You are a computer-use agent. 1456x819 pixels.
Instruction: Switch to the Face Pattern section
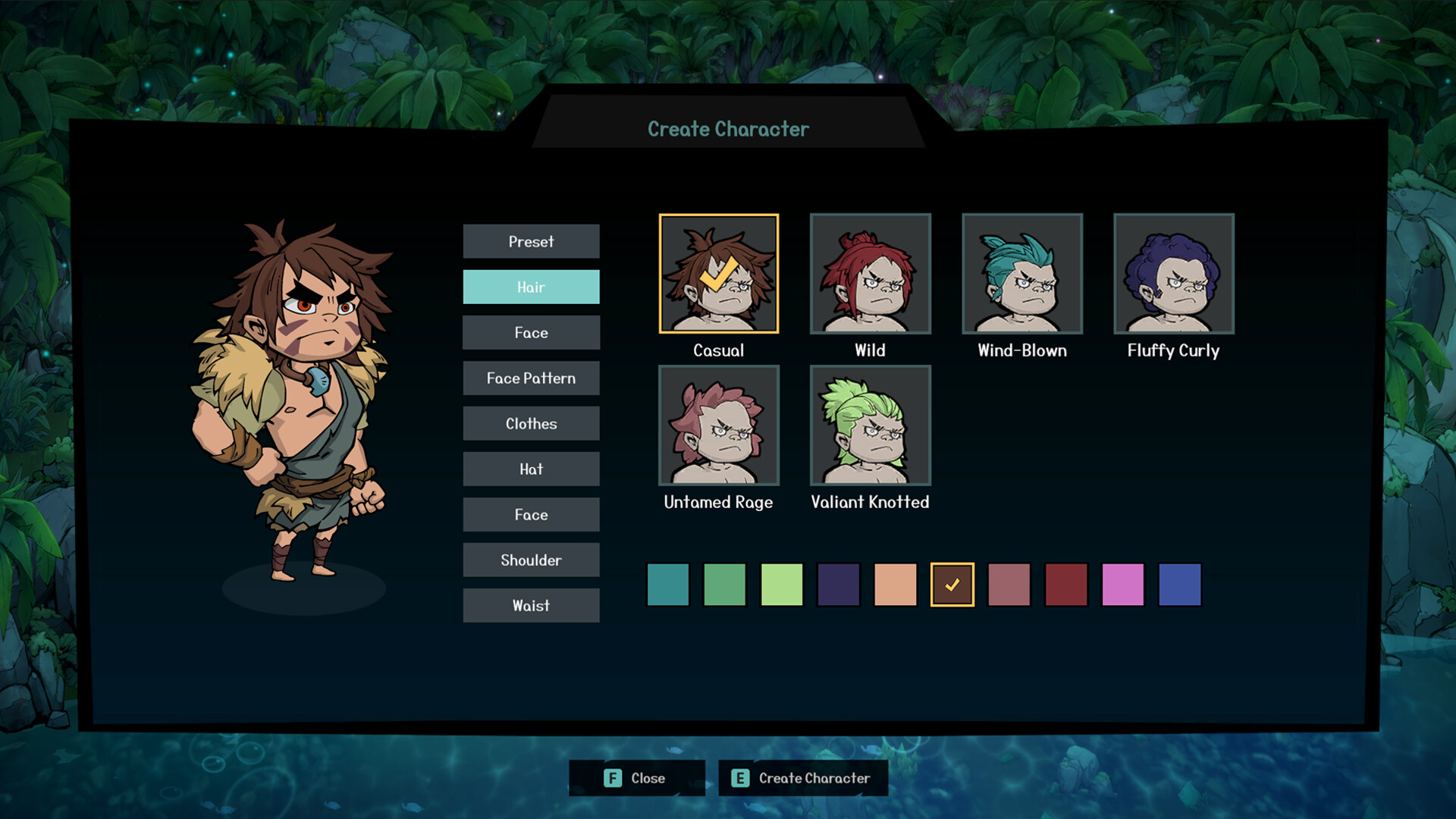coord(531,378)
